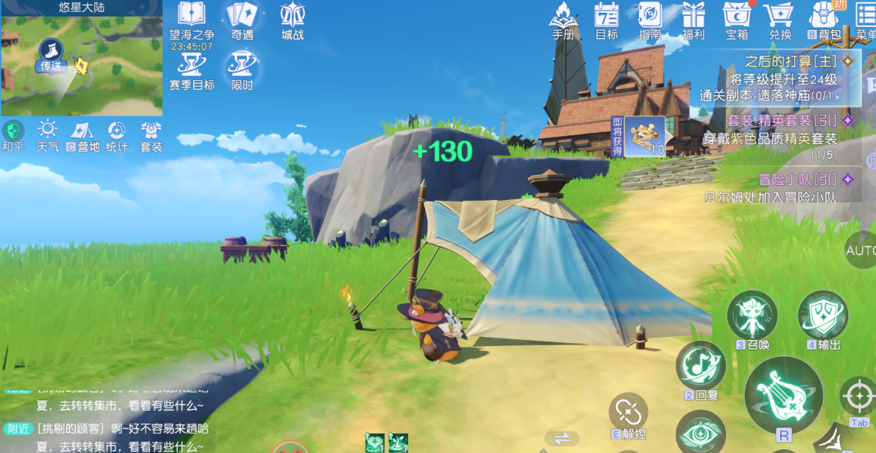This screenshot has width=876, height=453.
Task: Open the 望海之争 event book
Action: pyautogui.click(x=191, y=18)
